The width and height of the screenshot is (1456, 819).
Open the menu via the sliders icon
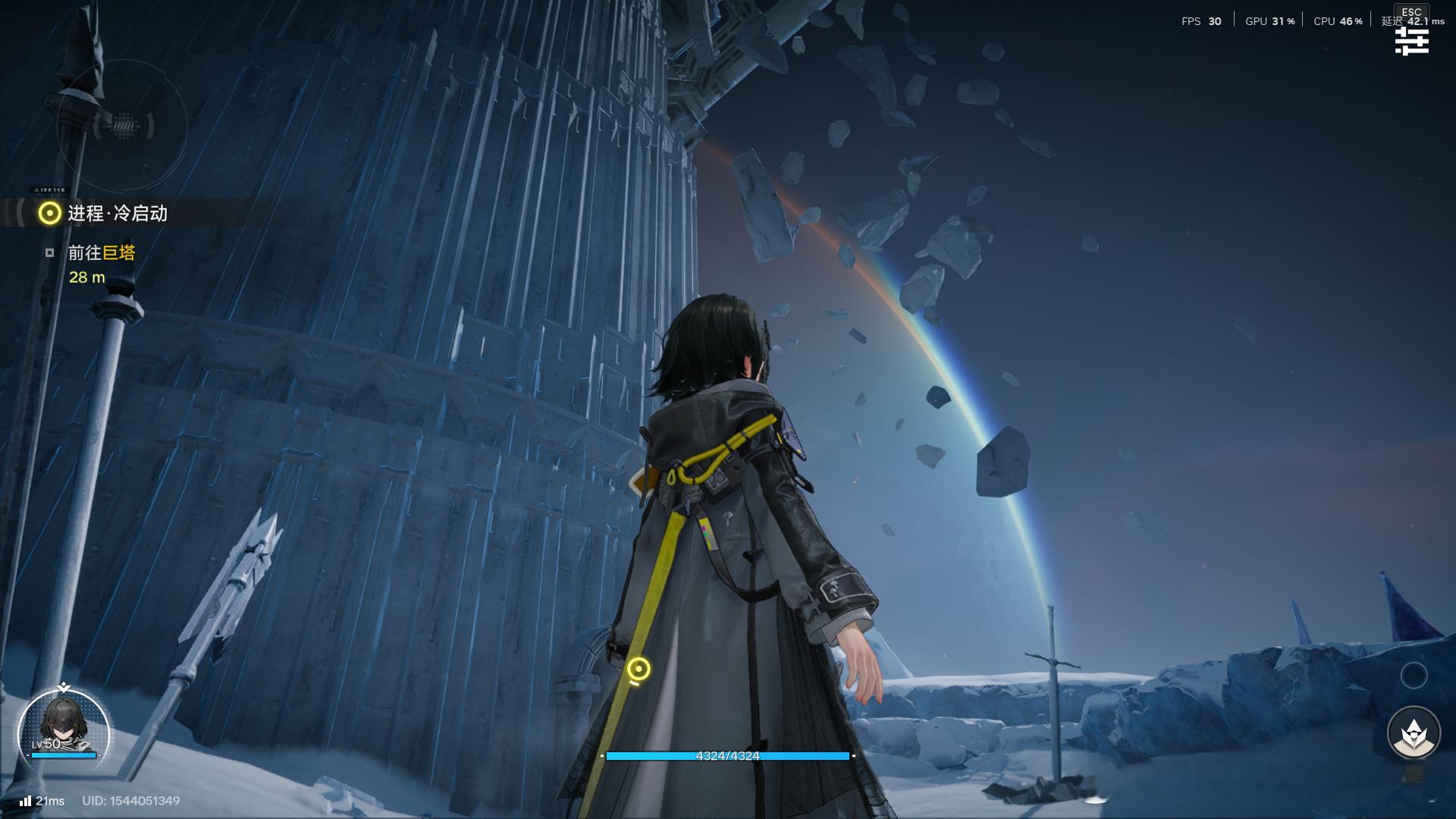pos(1411,41)
